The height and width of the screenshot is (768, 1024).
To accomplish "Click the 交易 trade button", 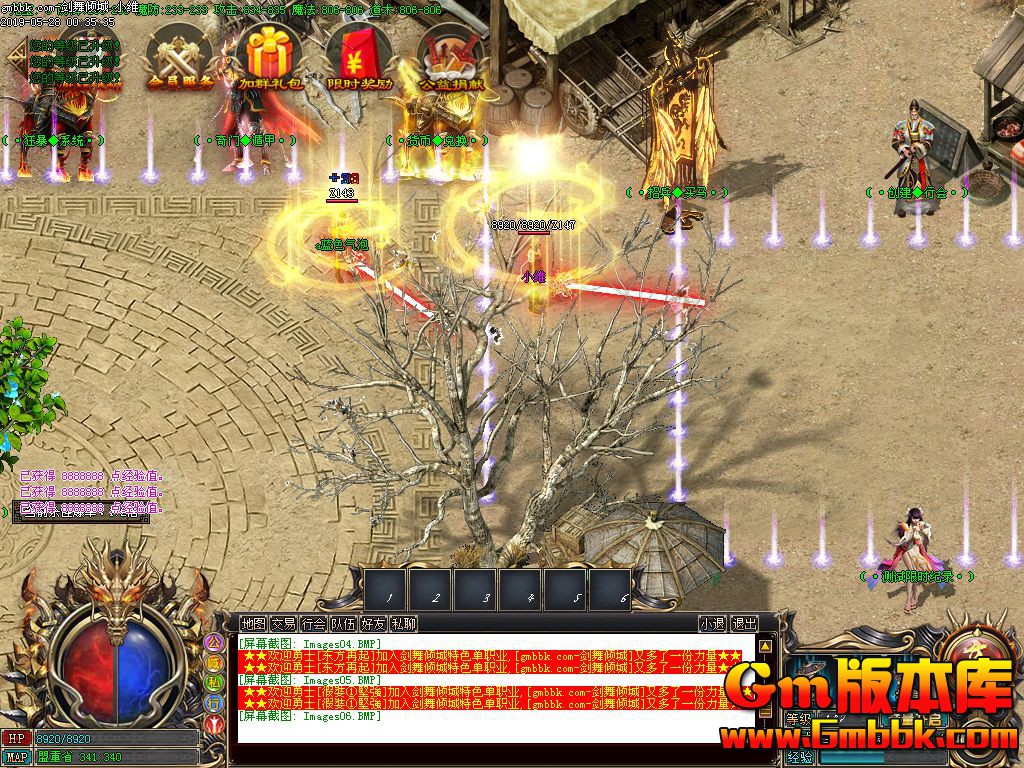I will tap(283, 623).
